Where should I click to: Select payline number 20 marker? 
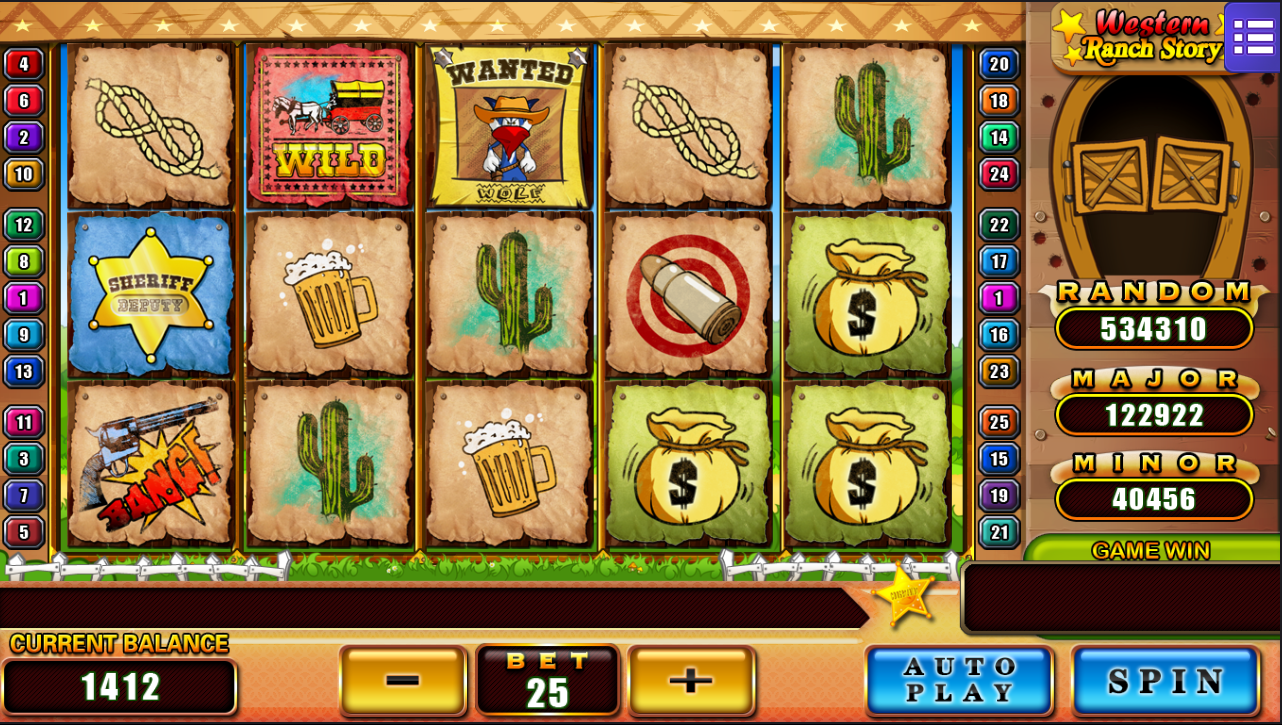(x=999, y=64)
